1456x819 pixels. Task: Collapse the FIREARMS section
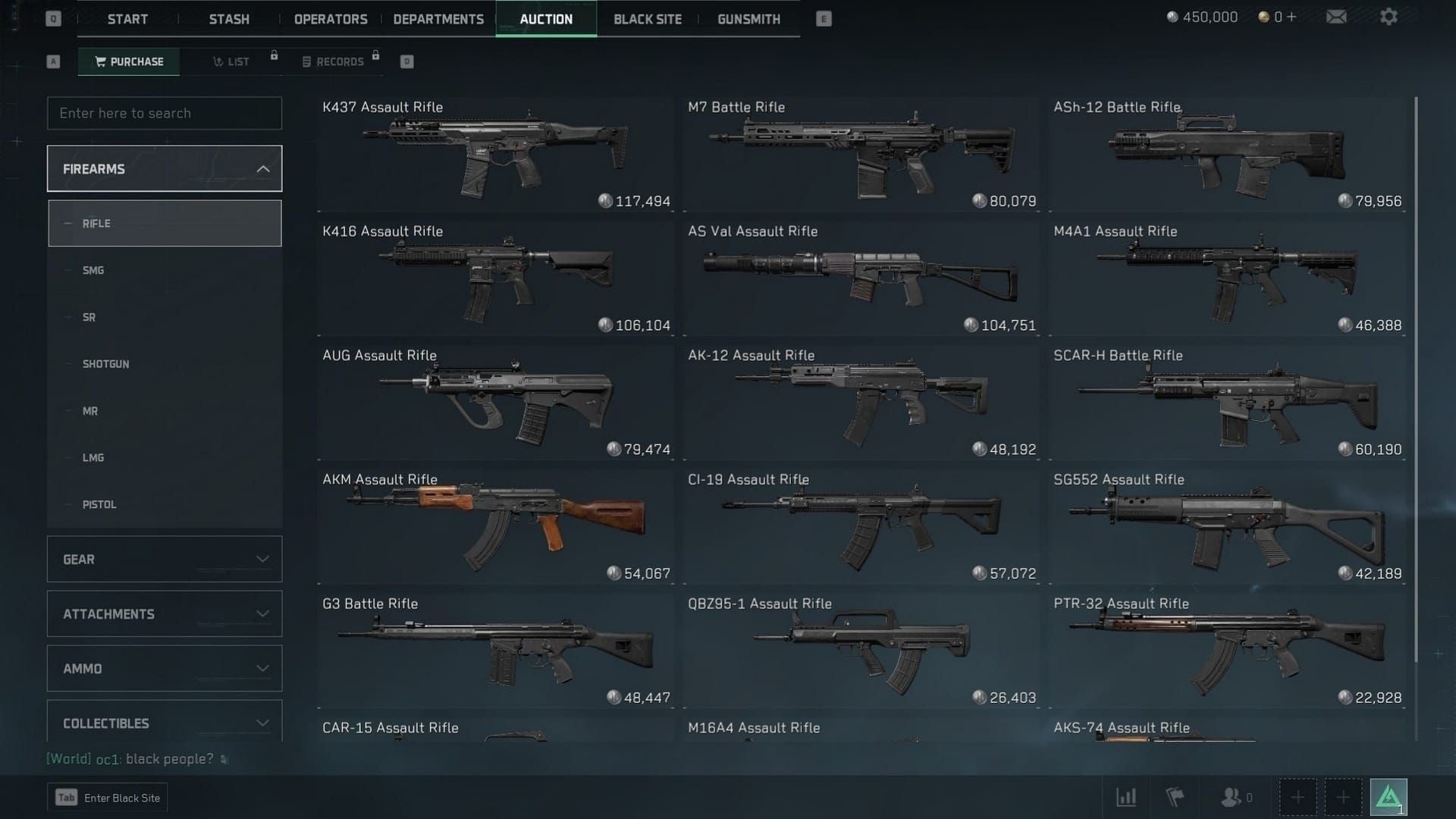coord(165,168)
